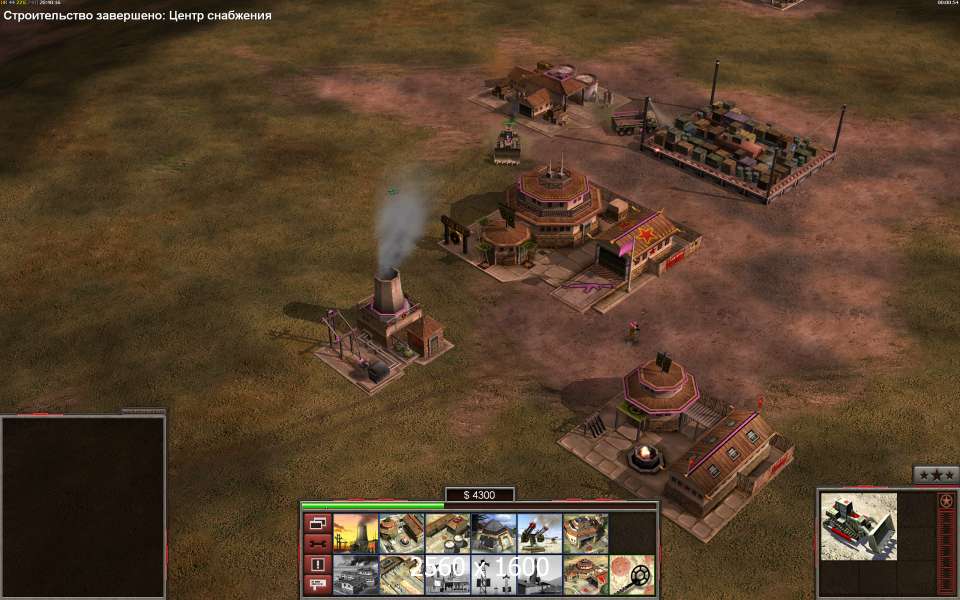
Task: Select the greyed-out Airfield build icon
Action: coord(355,574)
